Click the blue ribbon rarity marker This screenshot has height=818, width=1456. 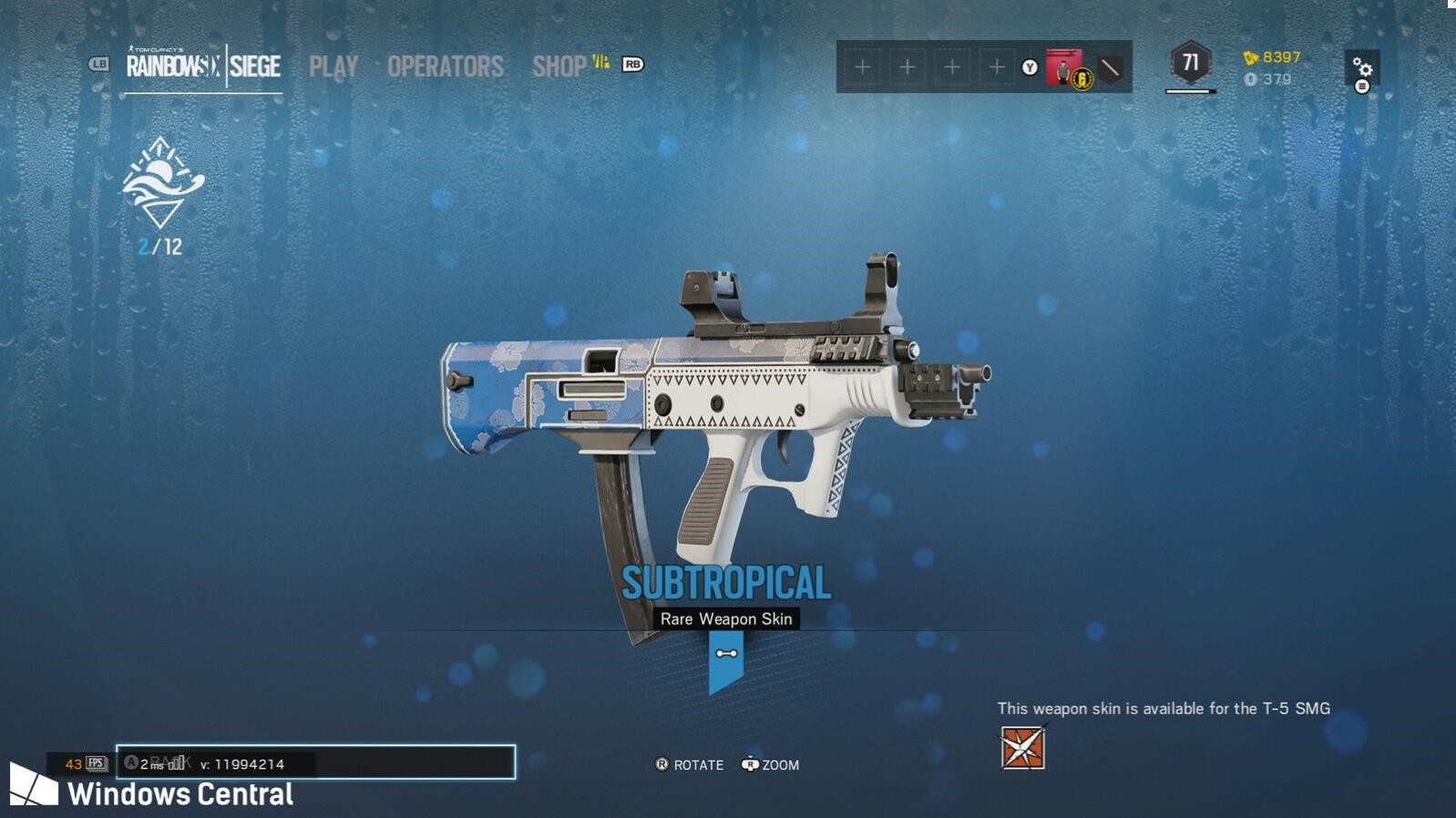click(x=726, y=660)
